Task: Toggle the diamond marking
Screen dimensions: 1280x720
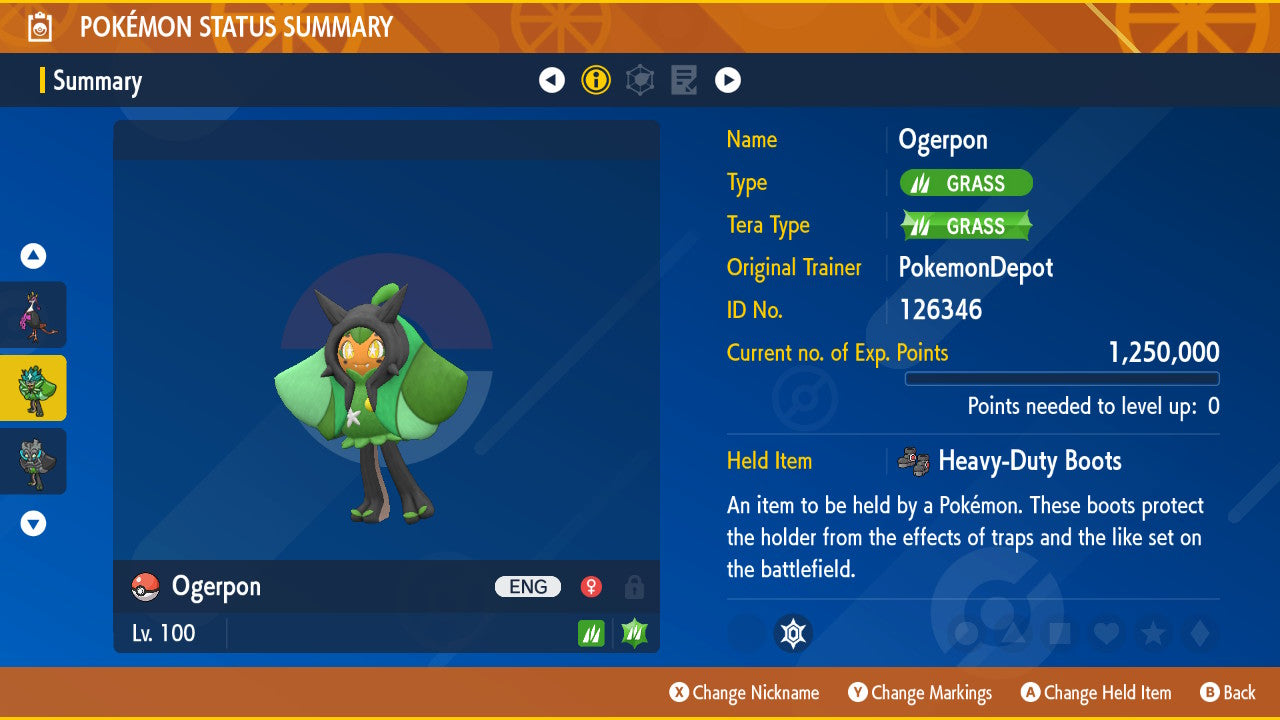Action: tap(1198, 633)
